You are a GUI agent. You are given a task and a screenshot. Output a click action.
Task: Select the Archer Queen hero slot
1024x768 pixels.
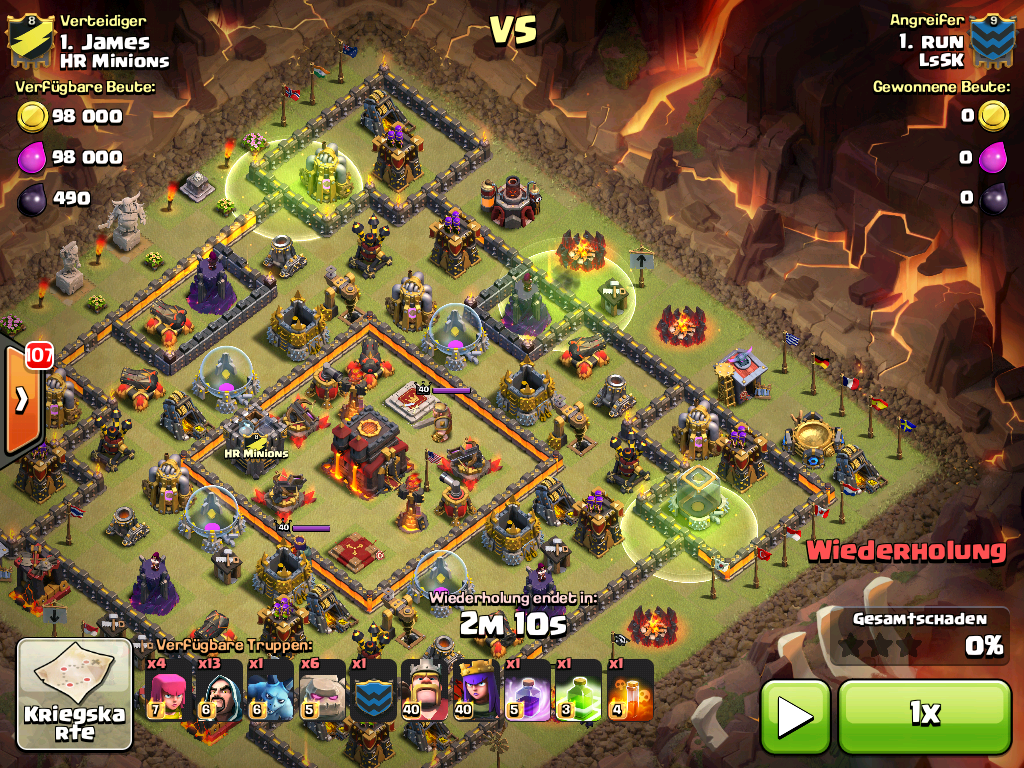click(476, 690)
